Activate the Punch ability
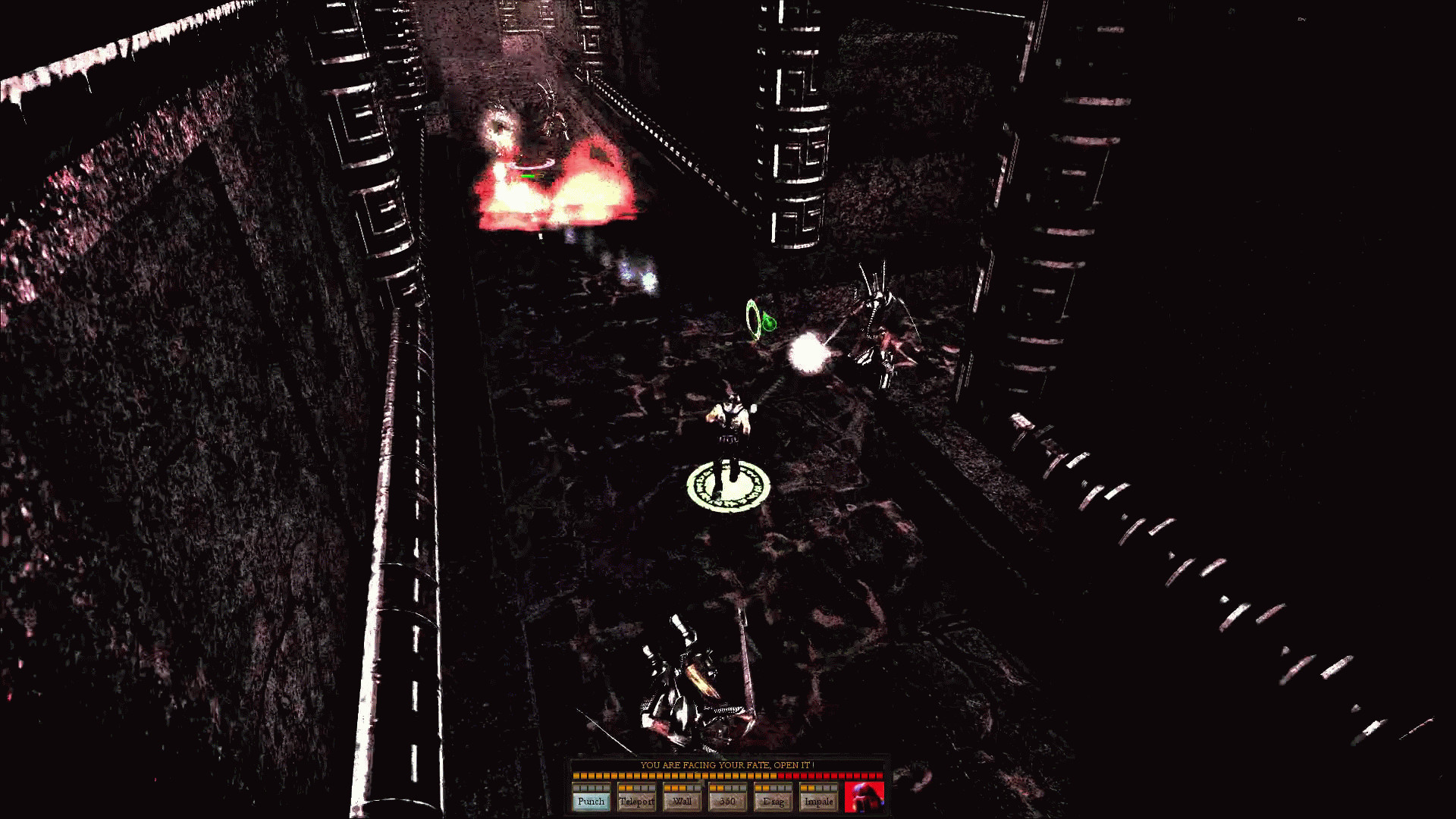 (x=591, y=800)
